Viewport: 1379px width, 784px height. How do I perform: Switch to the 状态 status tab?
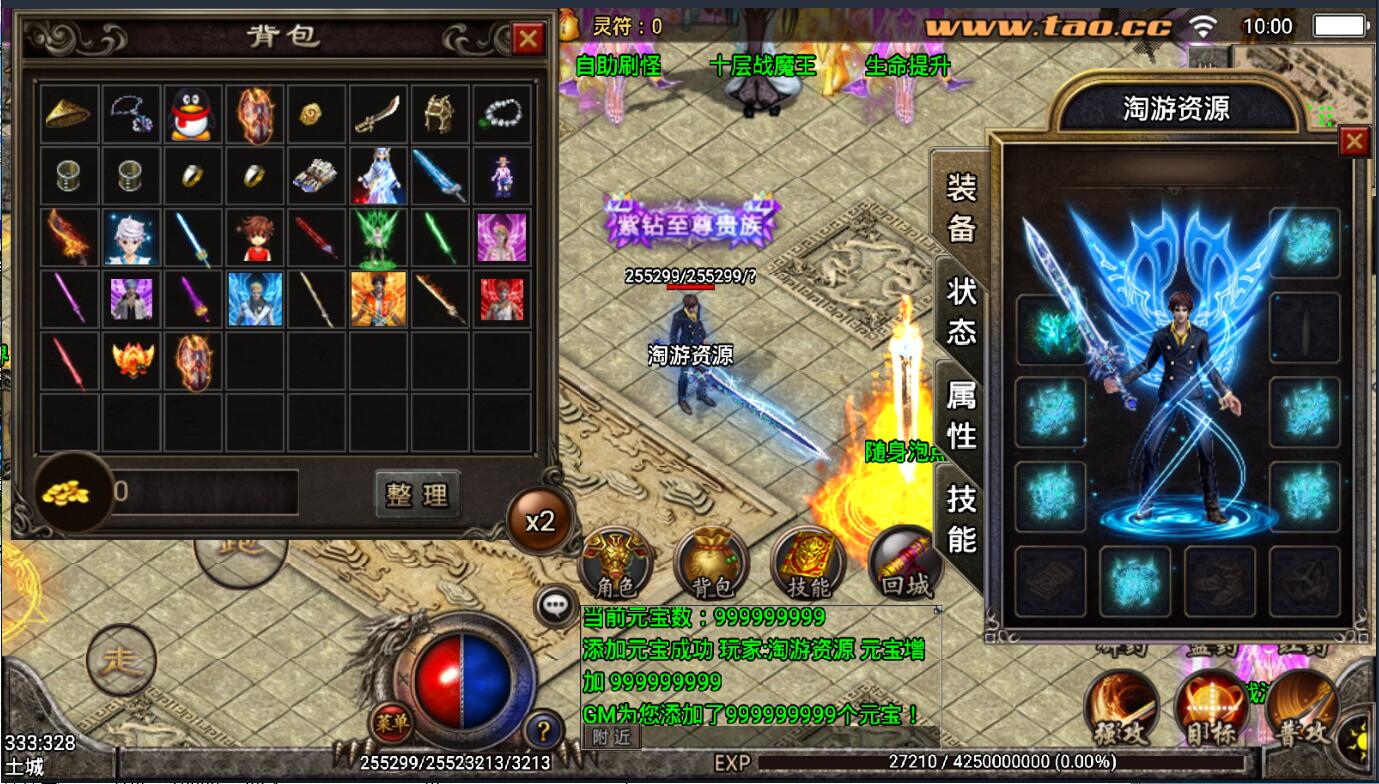pos(961,311)
